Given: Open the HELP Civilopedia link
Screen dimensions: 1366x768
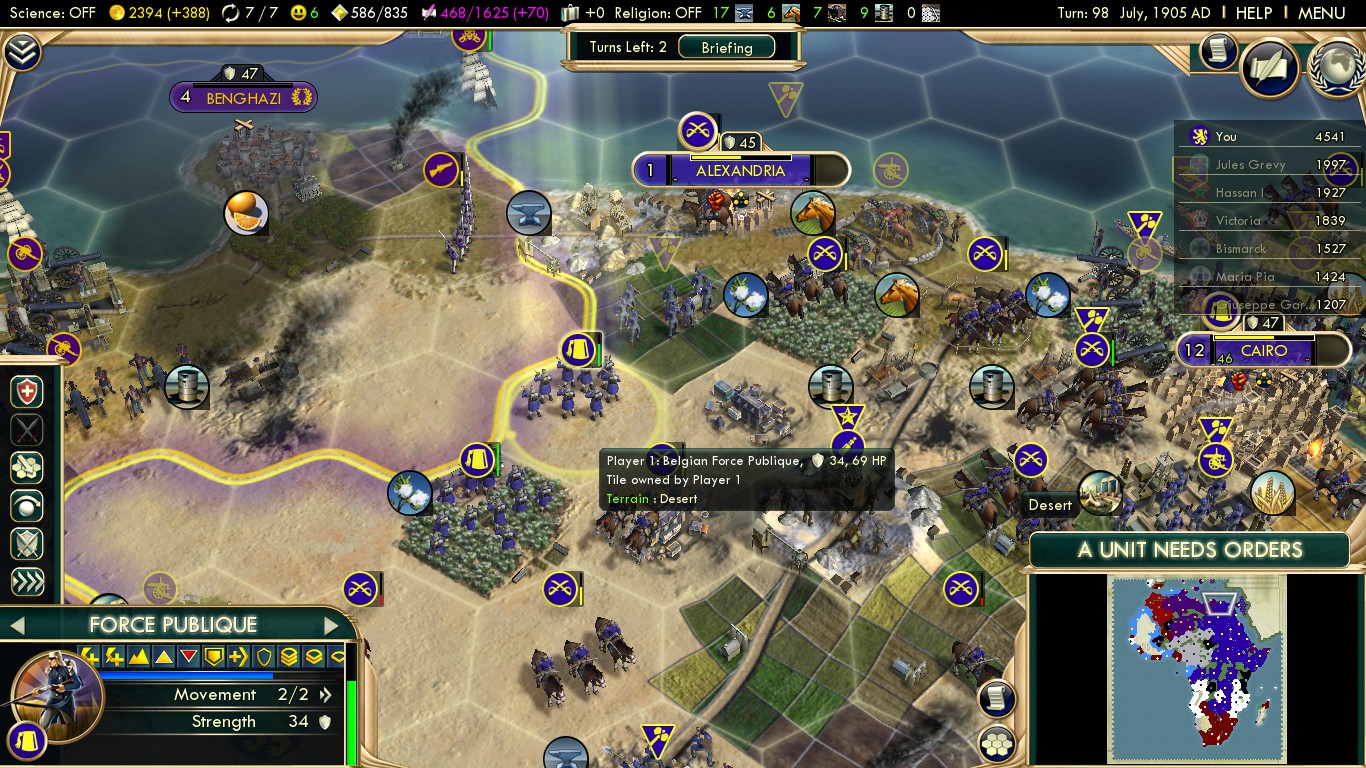Looking at the screenshot, I should (1253, 13).
